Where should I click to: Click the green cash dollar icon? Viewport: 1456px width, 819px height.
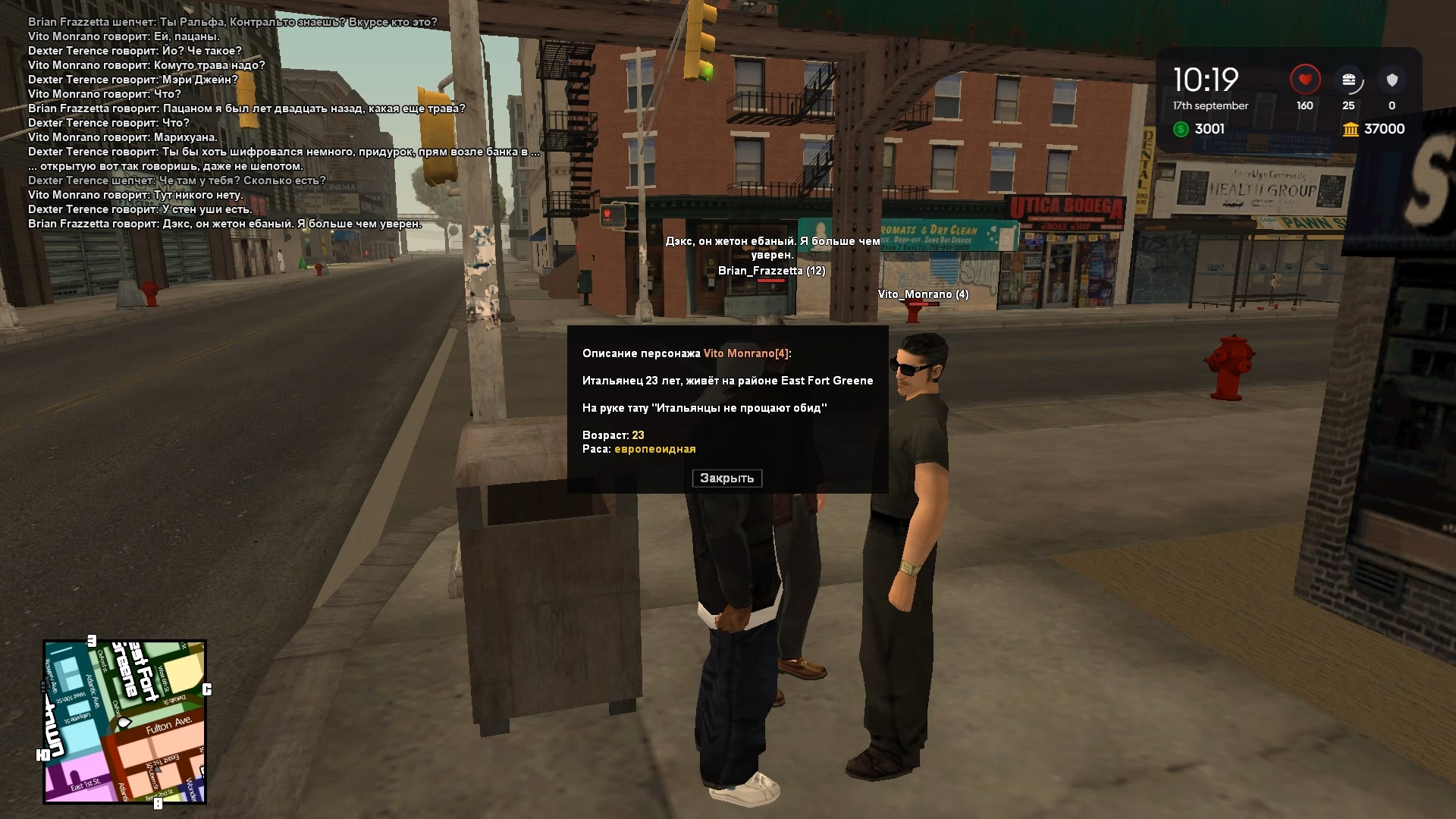coord(1181,130)
